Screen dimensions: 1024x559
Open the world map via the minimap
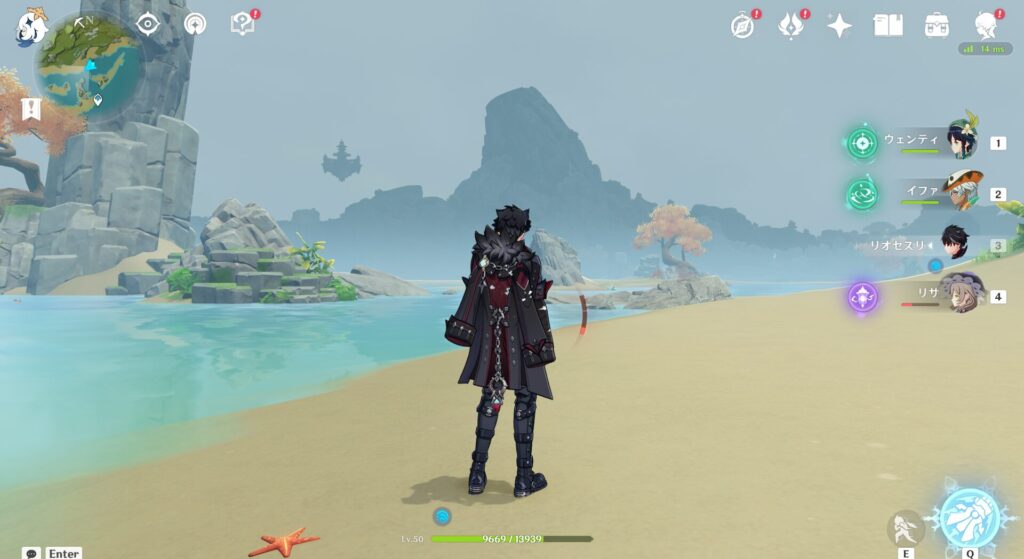point(86,68)
